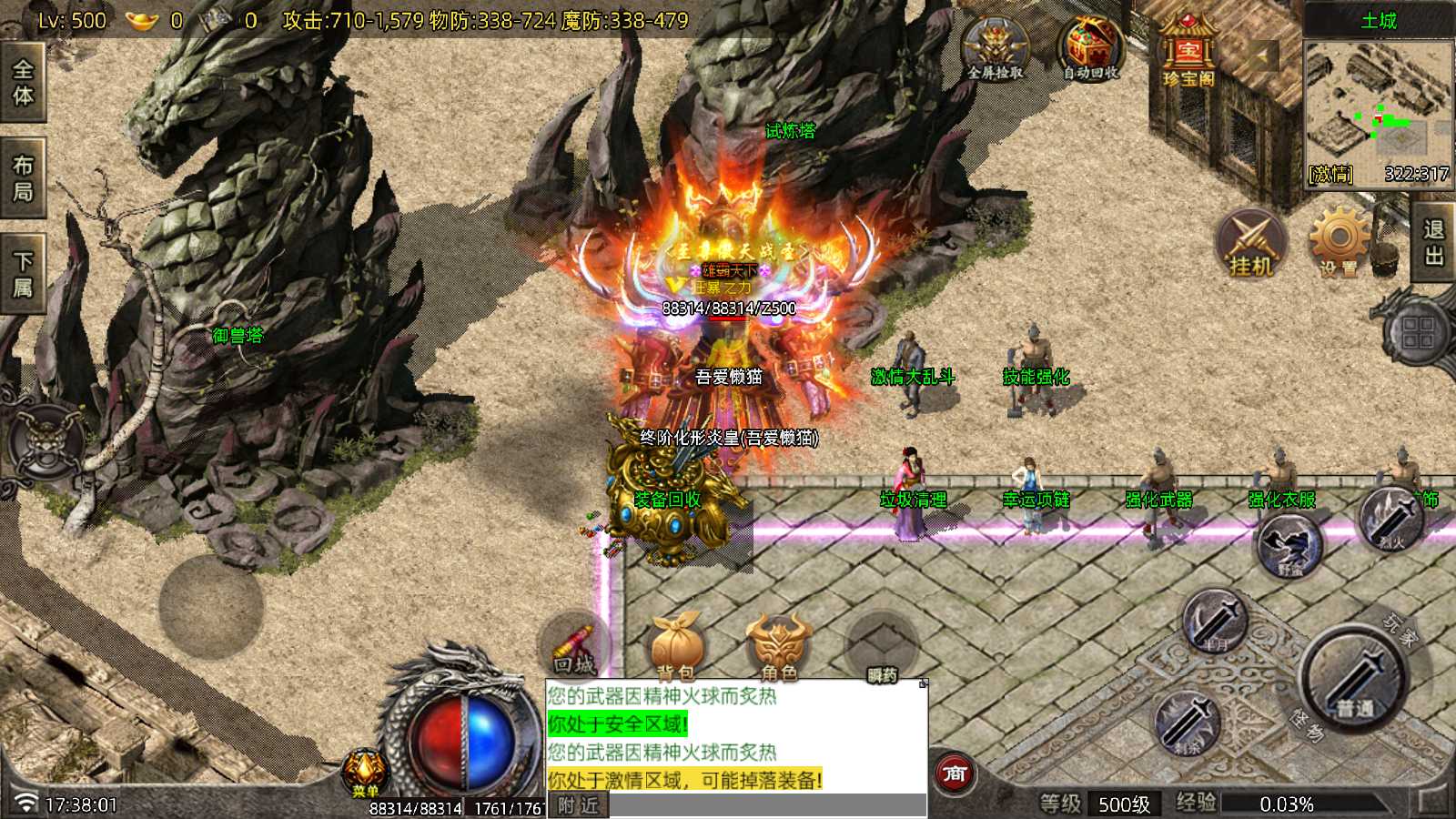Activate the 半月 half-moon slash skill
The height and width of the screenshot is (819, 1456).
[x=1215, y=622]
